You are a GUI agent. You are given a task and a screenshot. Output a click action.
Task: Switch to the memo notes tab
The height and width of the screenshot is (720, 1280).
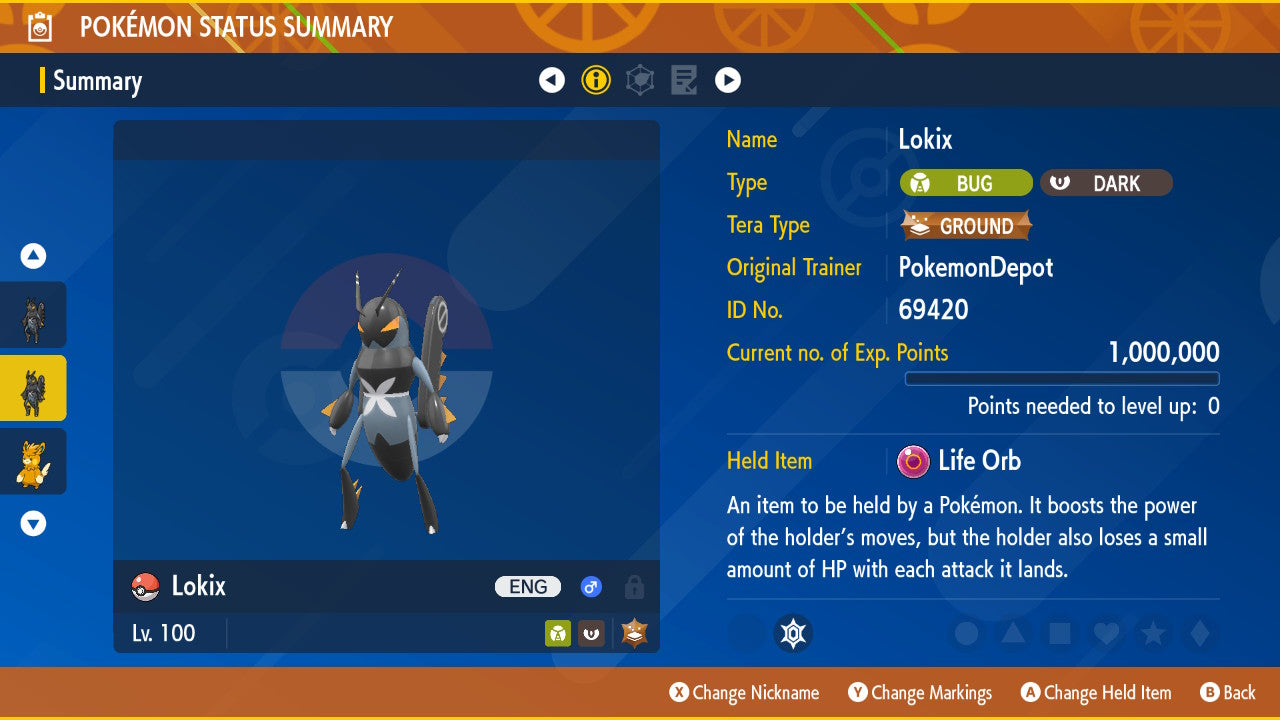pos(684,80)
